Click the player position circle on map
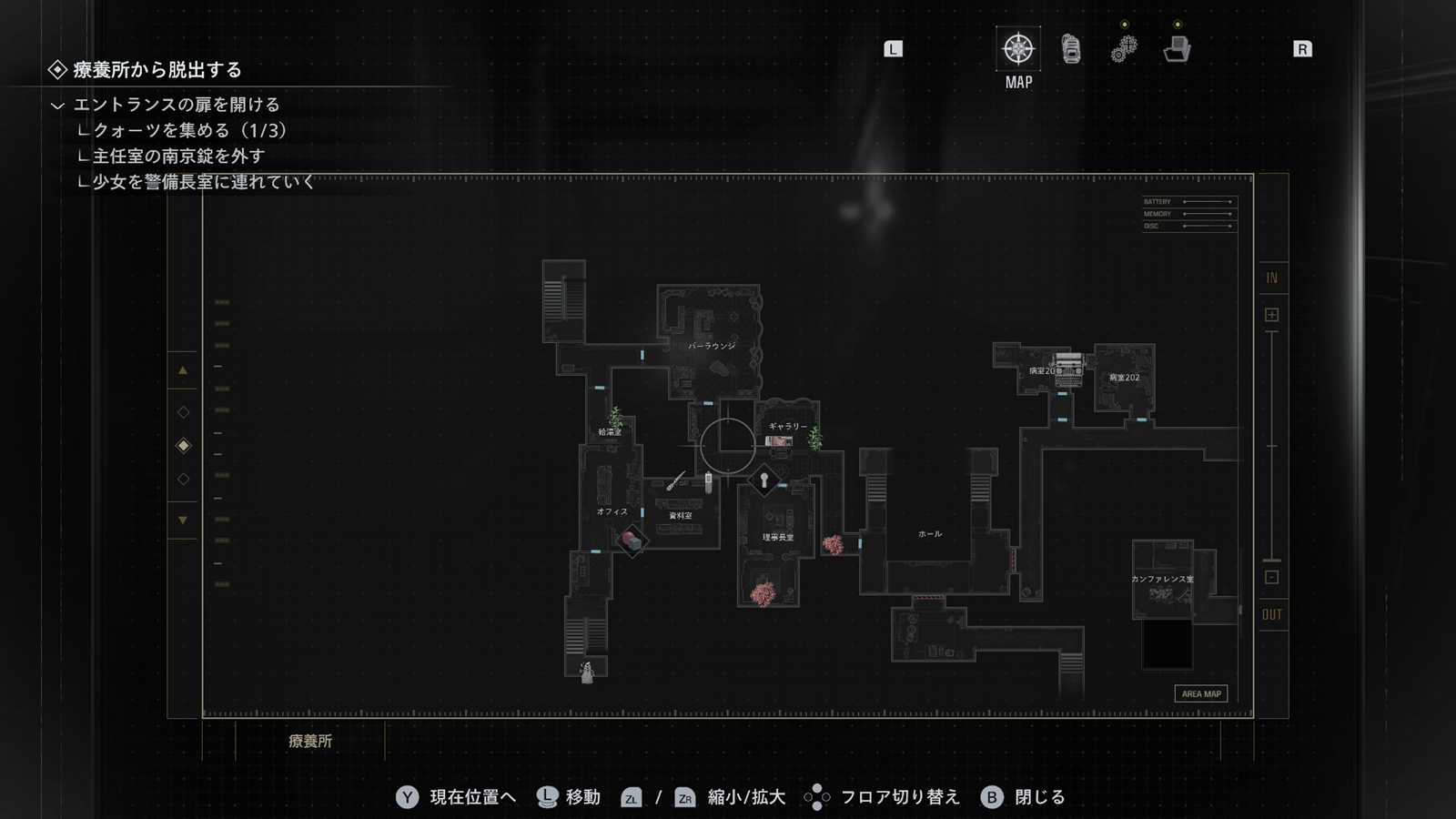The width and height of the screenshot is (1456, 819). click(727, 445)
